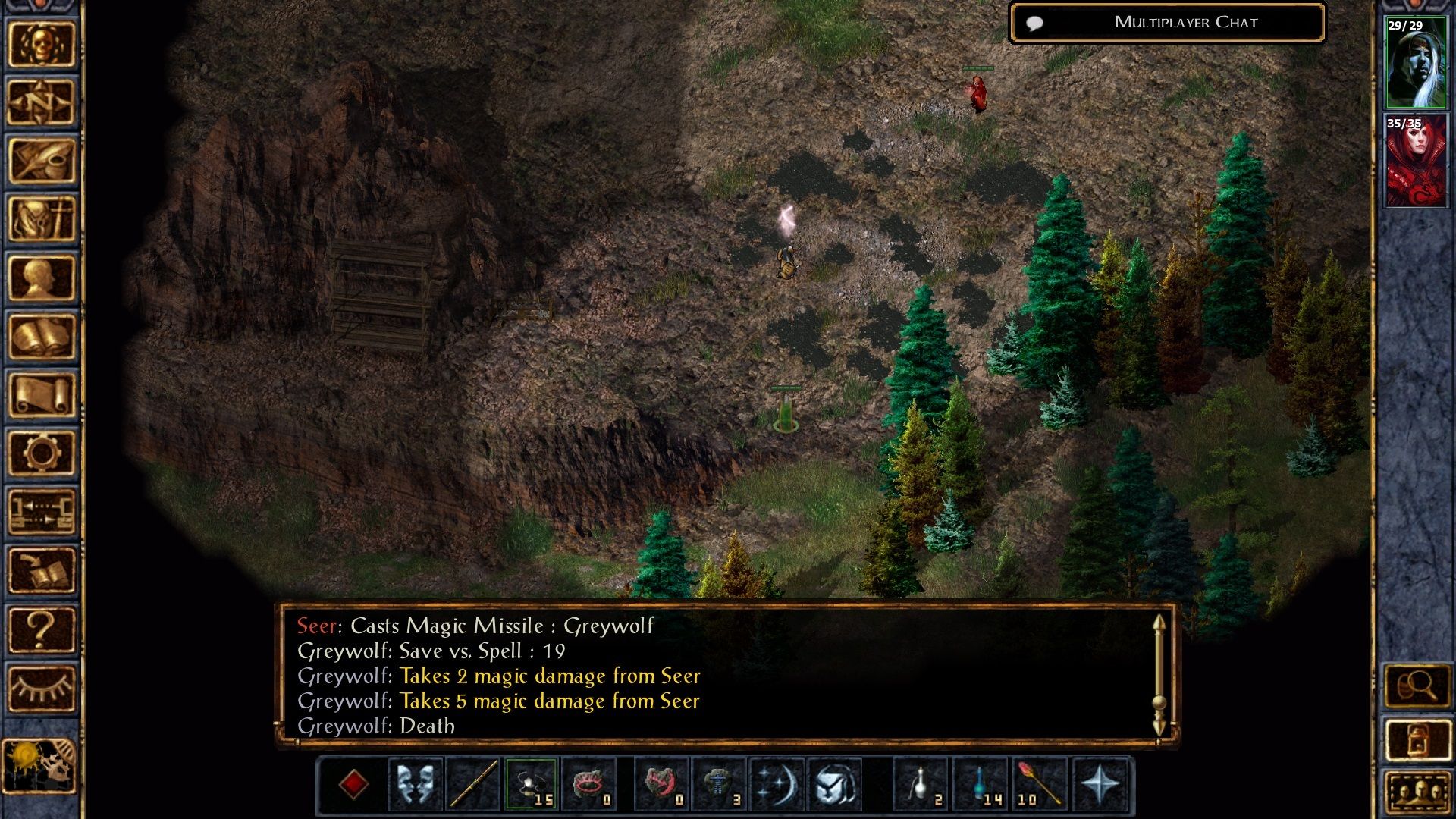Select the wand quick item showing 10
Image resolution: width=1456 pixels, height=819 pixels.
pyautogui.click(x=1039, y=784)
